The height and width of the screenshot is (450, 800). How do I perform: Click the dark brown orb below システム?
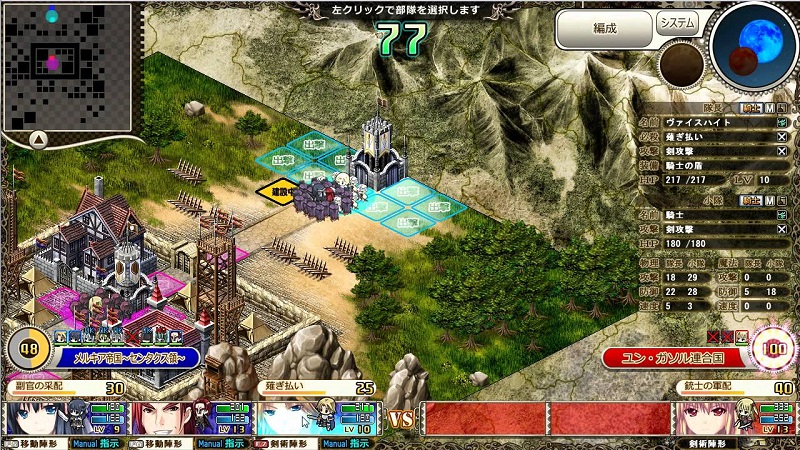point(682,65)
